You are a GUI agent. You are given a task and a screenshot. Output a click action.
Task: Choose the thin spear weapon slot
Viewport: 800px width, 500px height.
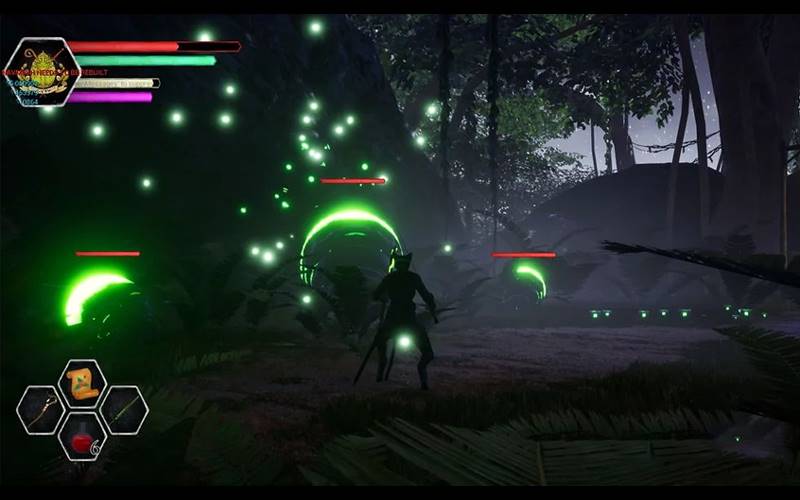[123, 410]
